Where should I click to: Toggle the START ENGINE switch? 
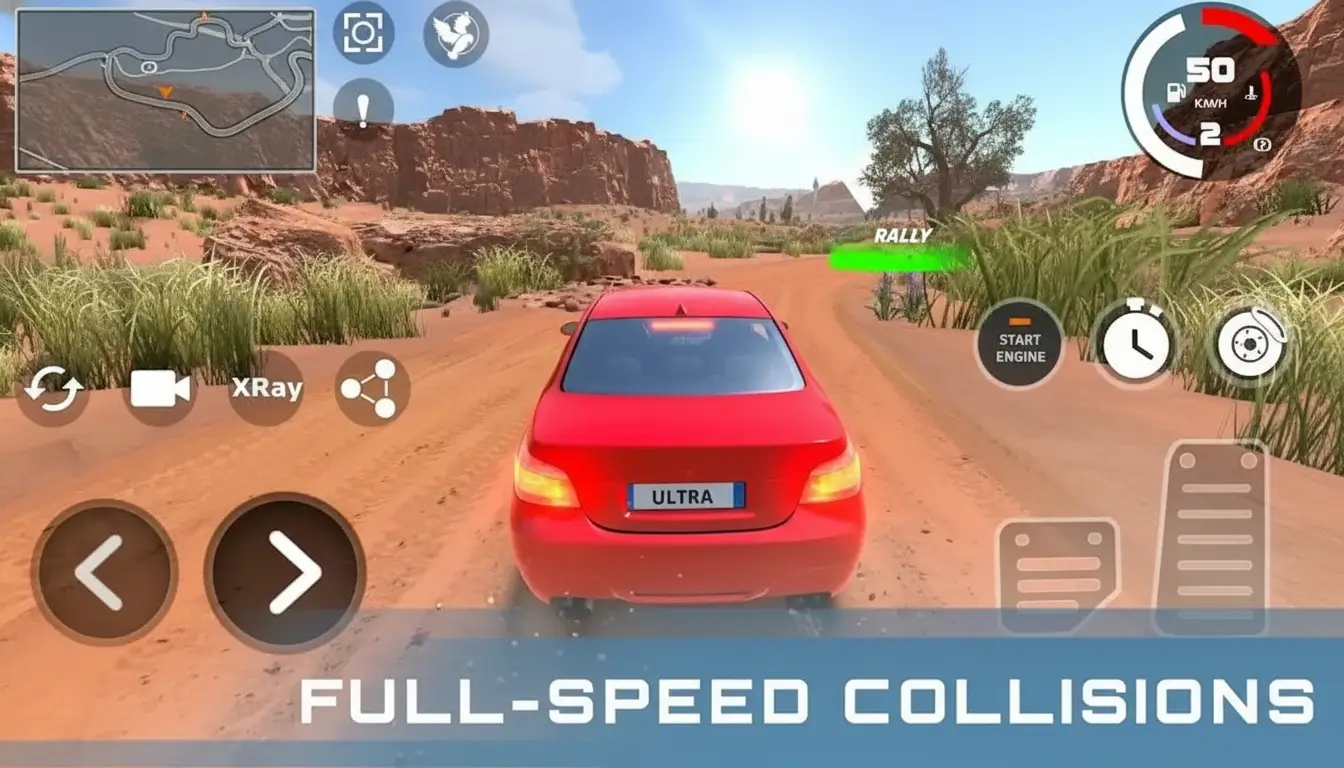1019,345
